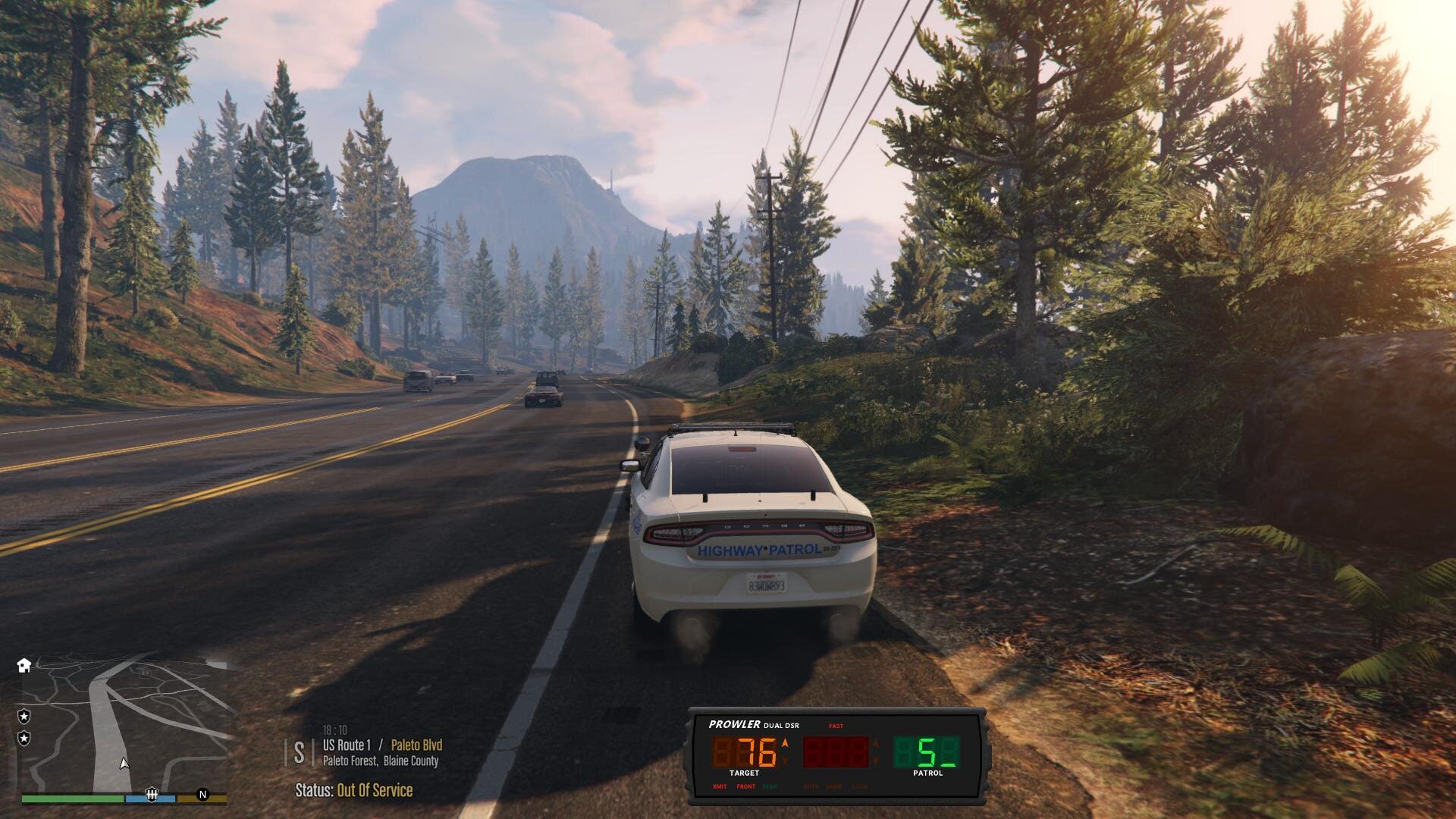
Task: Switch the radar to the REAR antenna
Action: coord(770,786)
